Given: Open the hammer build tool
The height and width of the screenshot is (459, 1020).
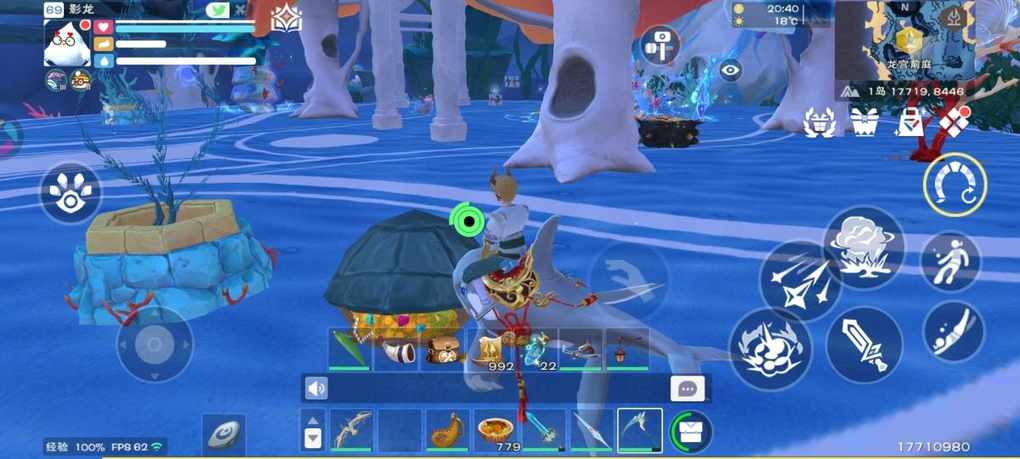Looking at the screenshot, I should tap(660, 46).
